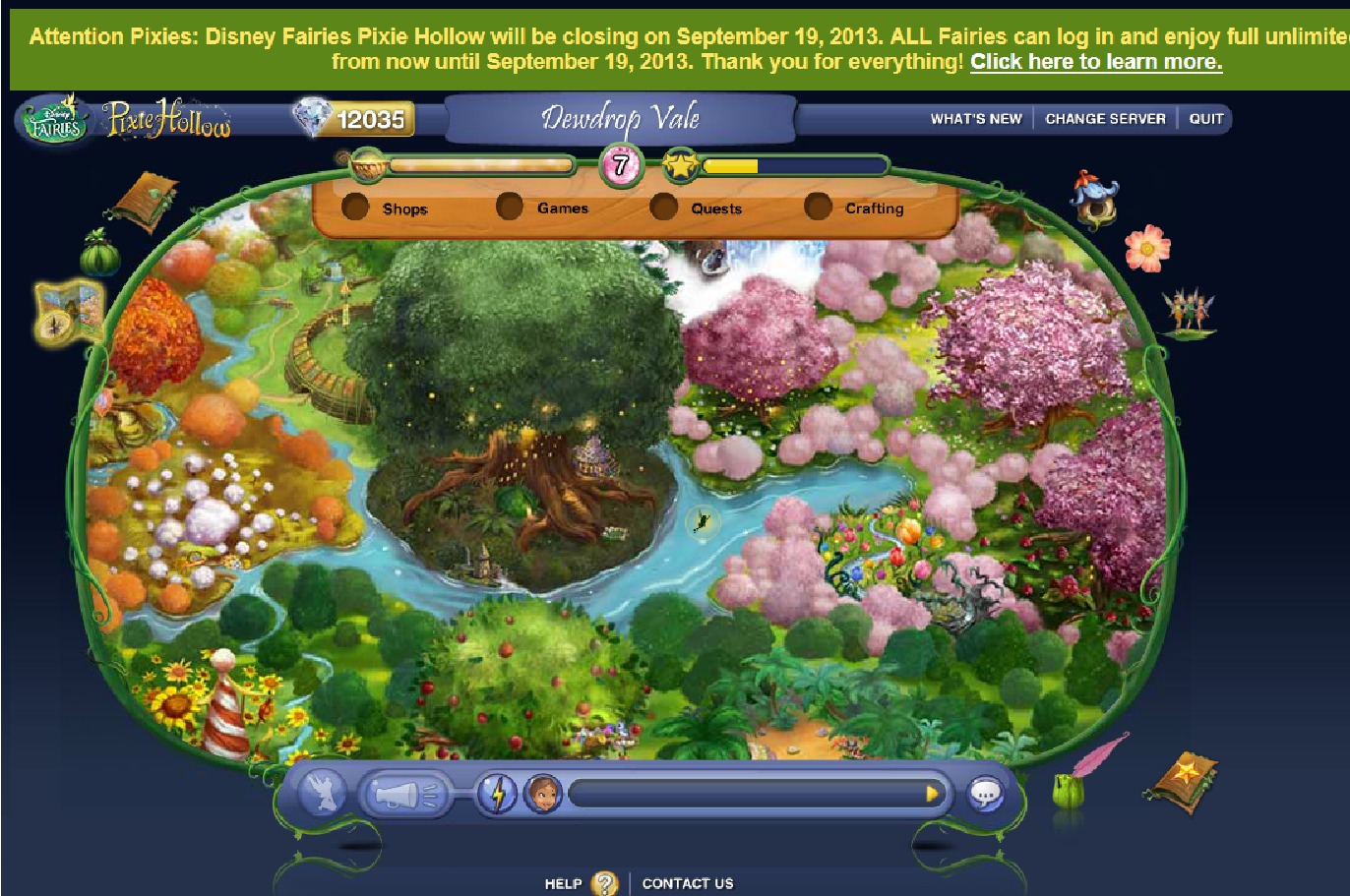Click the blue flower birdhouse icon top right

tap(1096, 200)
